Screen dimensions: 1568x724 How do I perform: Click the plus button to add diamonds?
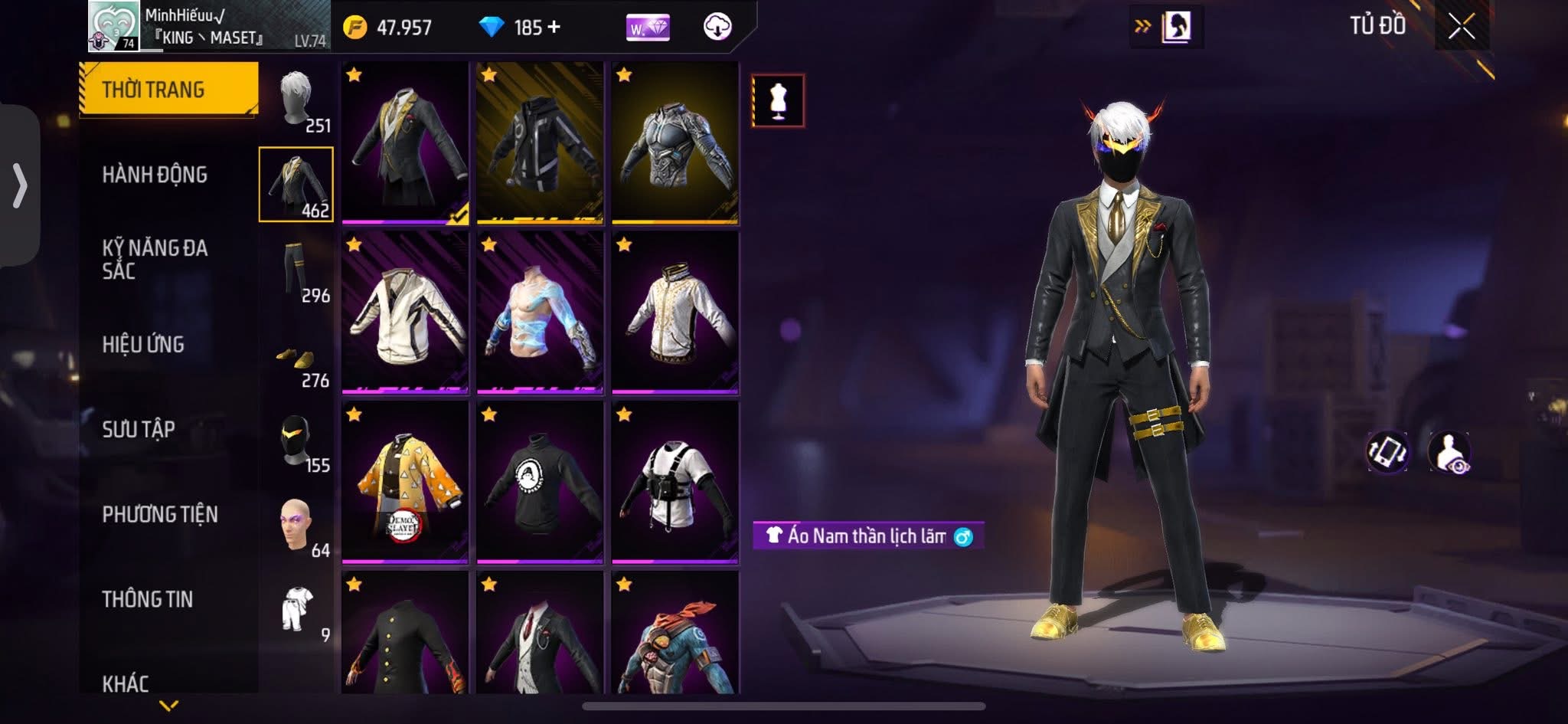[x=554, y=28]
